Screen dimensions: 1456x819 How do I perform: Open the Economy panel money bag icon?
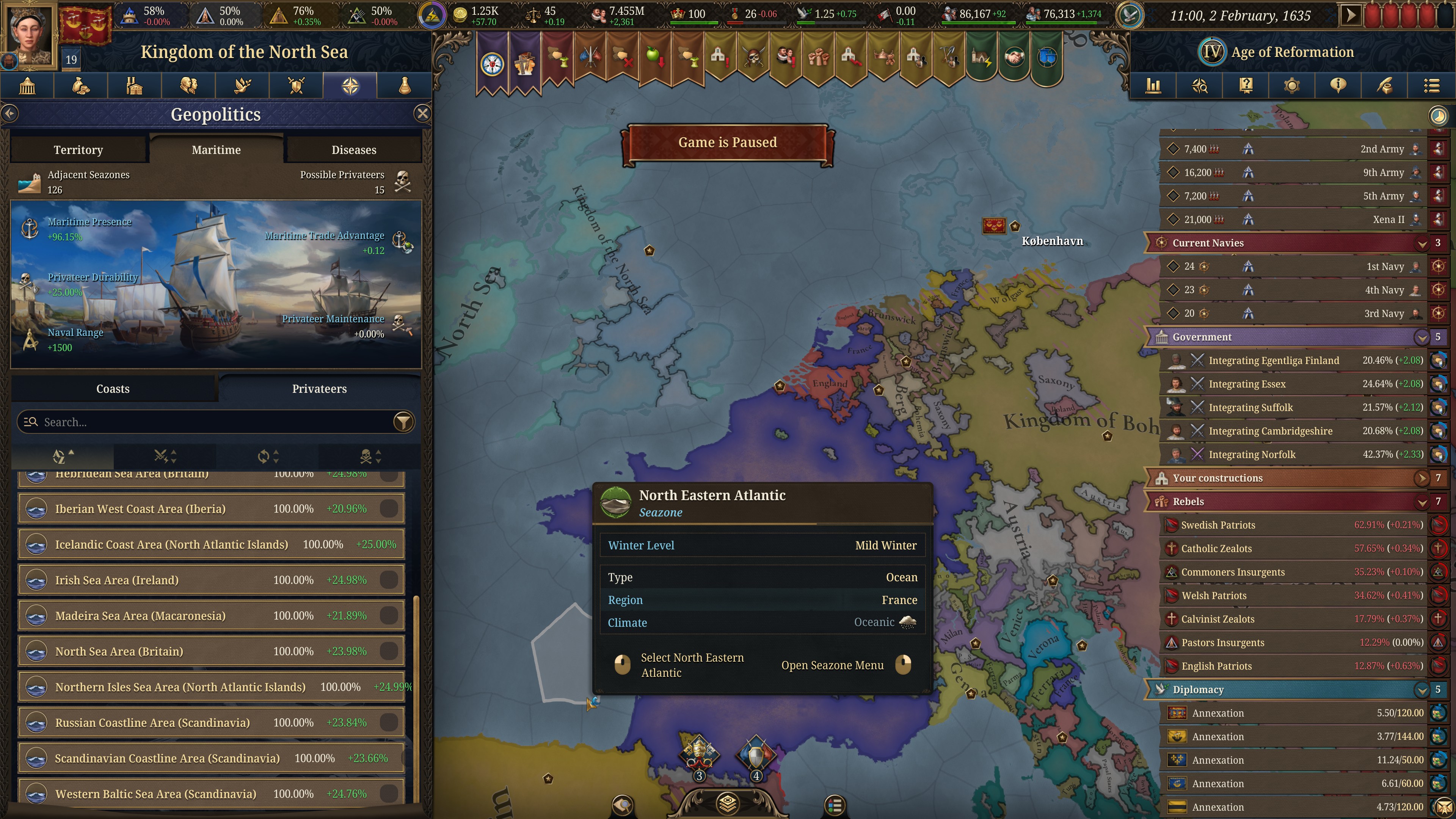tap(81, 85)
